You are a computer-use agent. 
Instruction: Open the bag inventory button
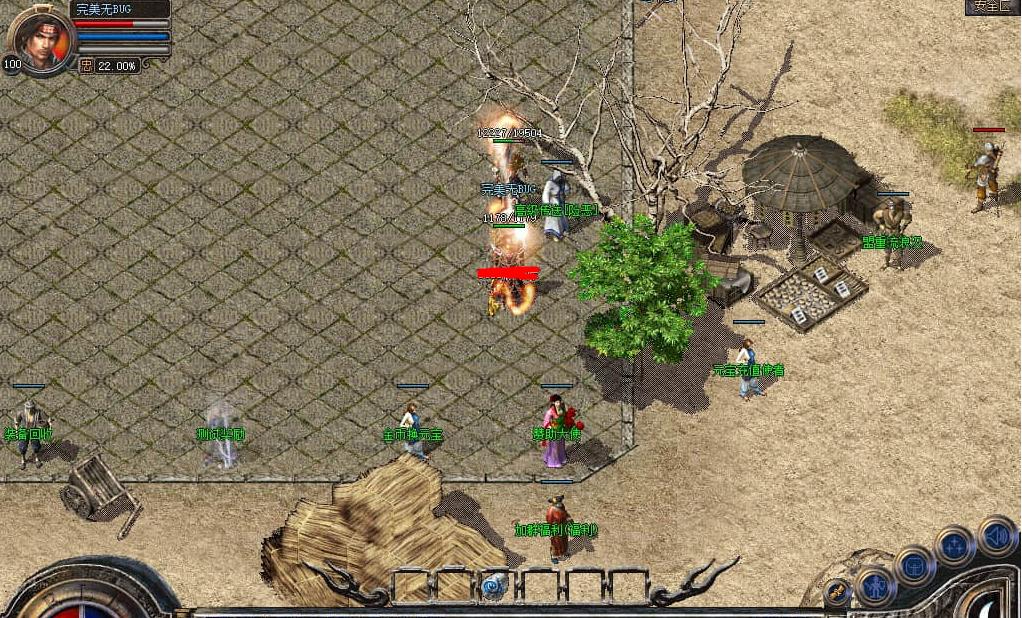[914, 565]
